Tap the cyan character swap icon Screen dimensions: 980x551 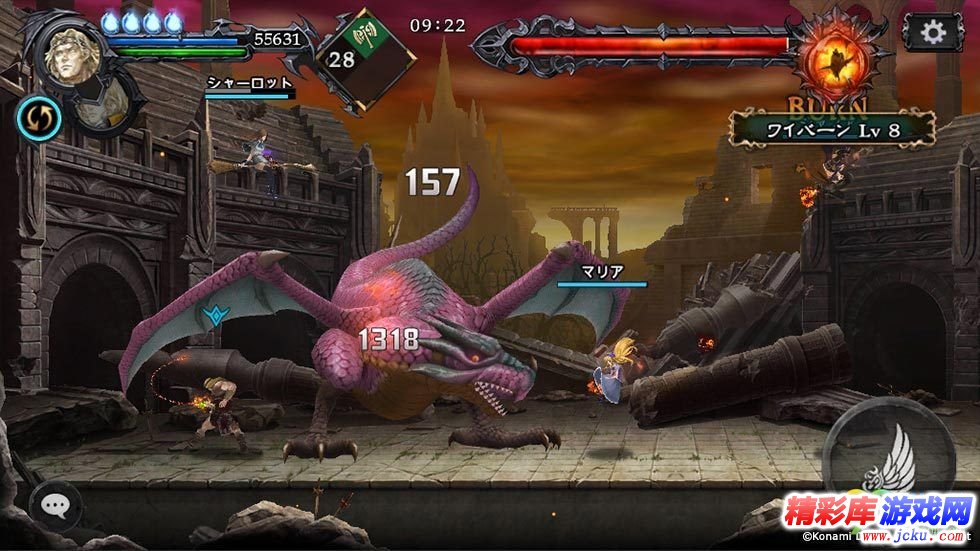pyautogui.click(x=39, y=118)
